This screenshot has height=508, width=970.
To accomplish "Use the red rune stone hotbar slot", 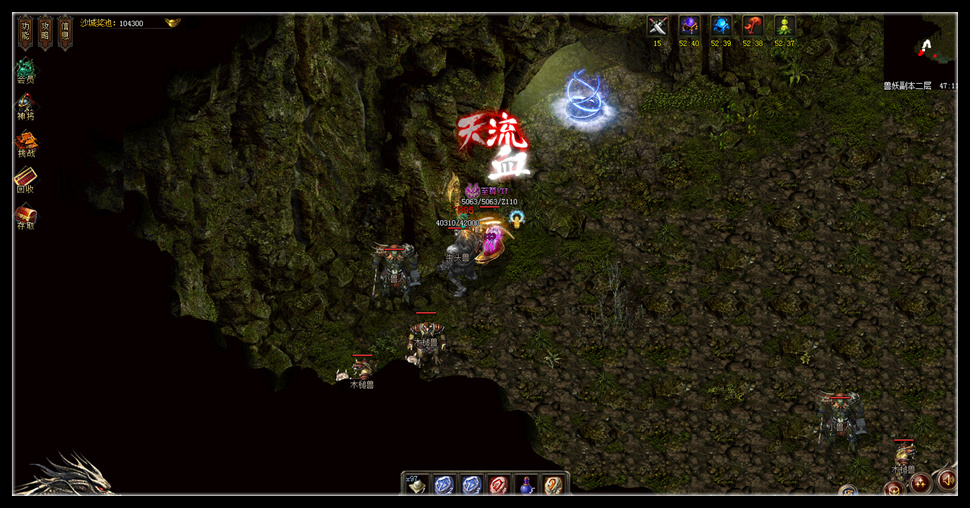I will pos(498,485).
